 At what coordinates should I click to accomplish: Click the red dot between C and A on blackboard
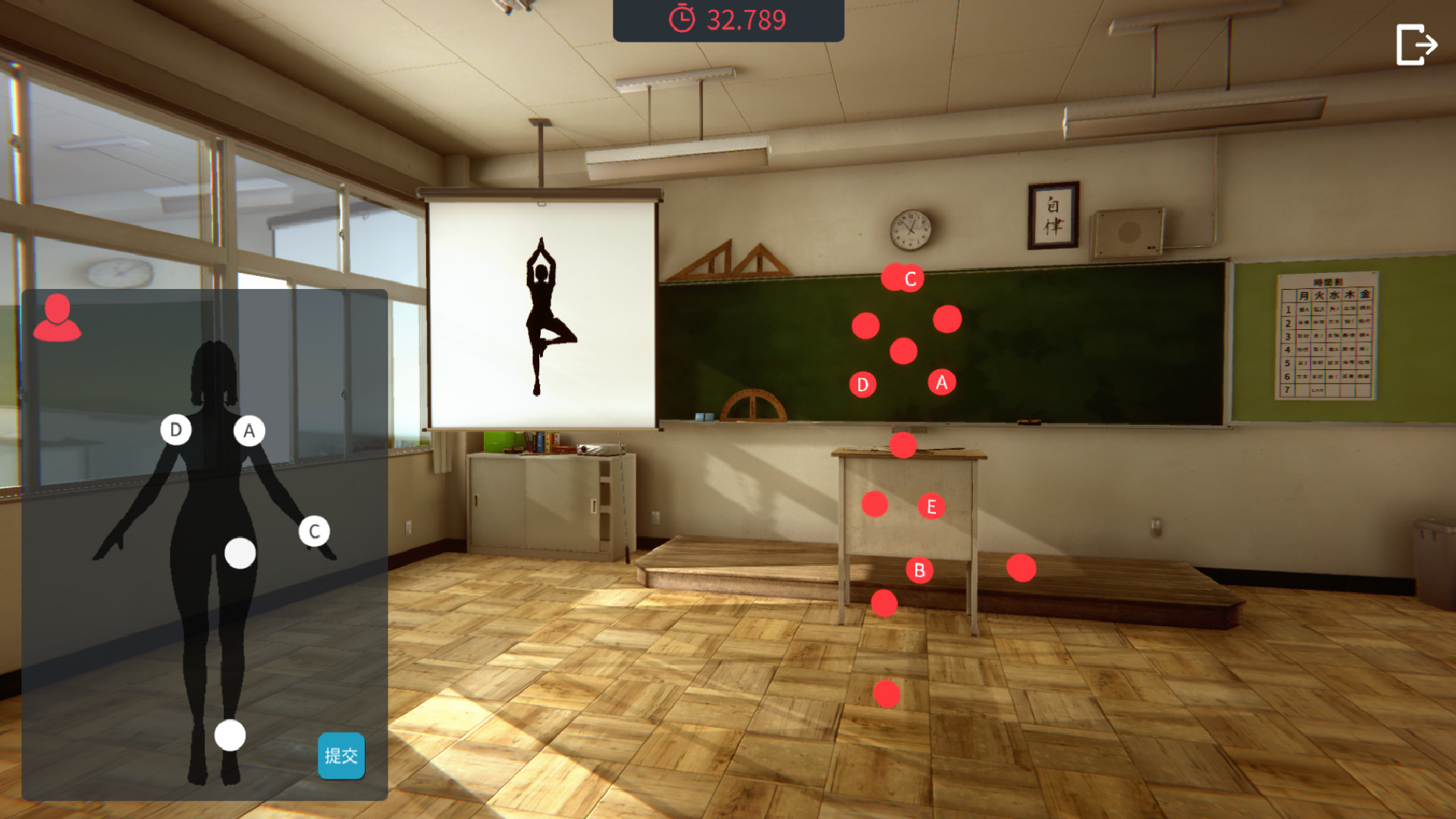[x=946, y=321]
